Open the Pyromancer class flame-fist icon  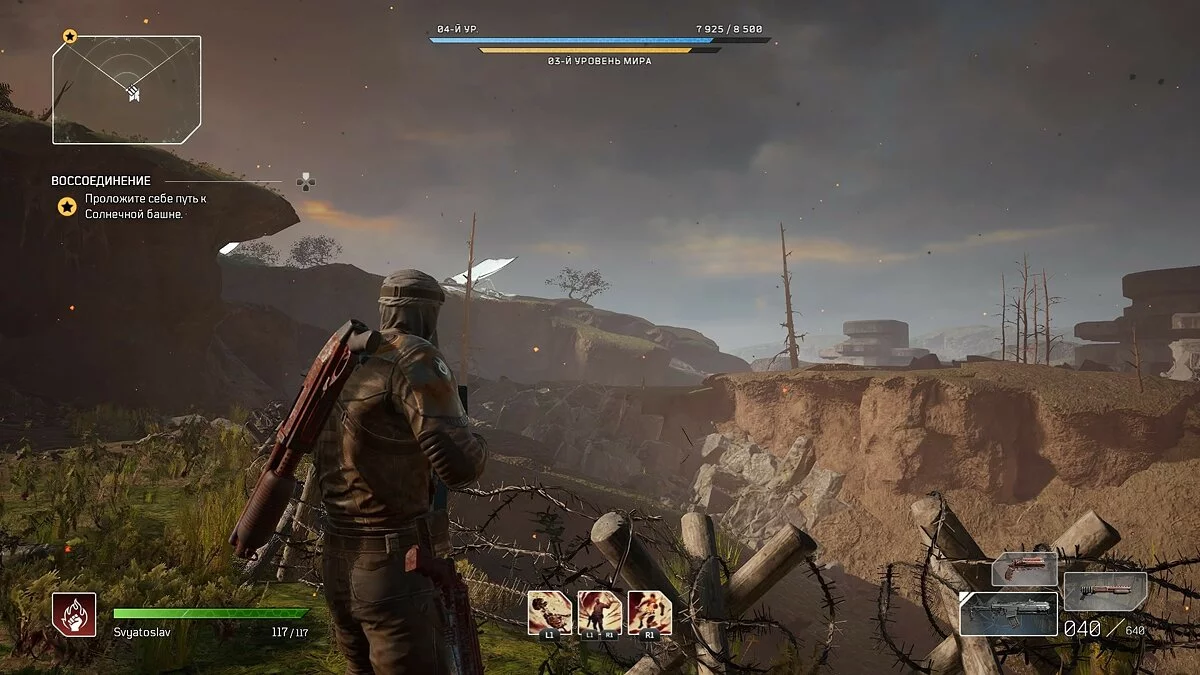[x=75, y=614]
